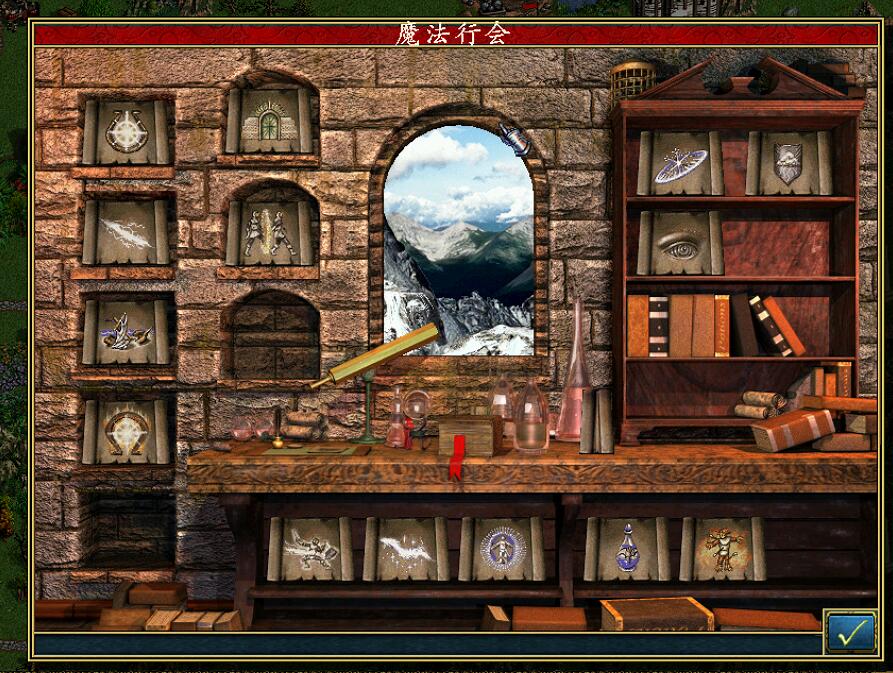
Task: Choose the sparkling white streak spell scroll
Action: pyautogui.click(x=406, y=549)
